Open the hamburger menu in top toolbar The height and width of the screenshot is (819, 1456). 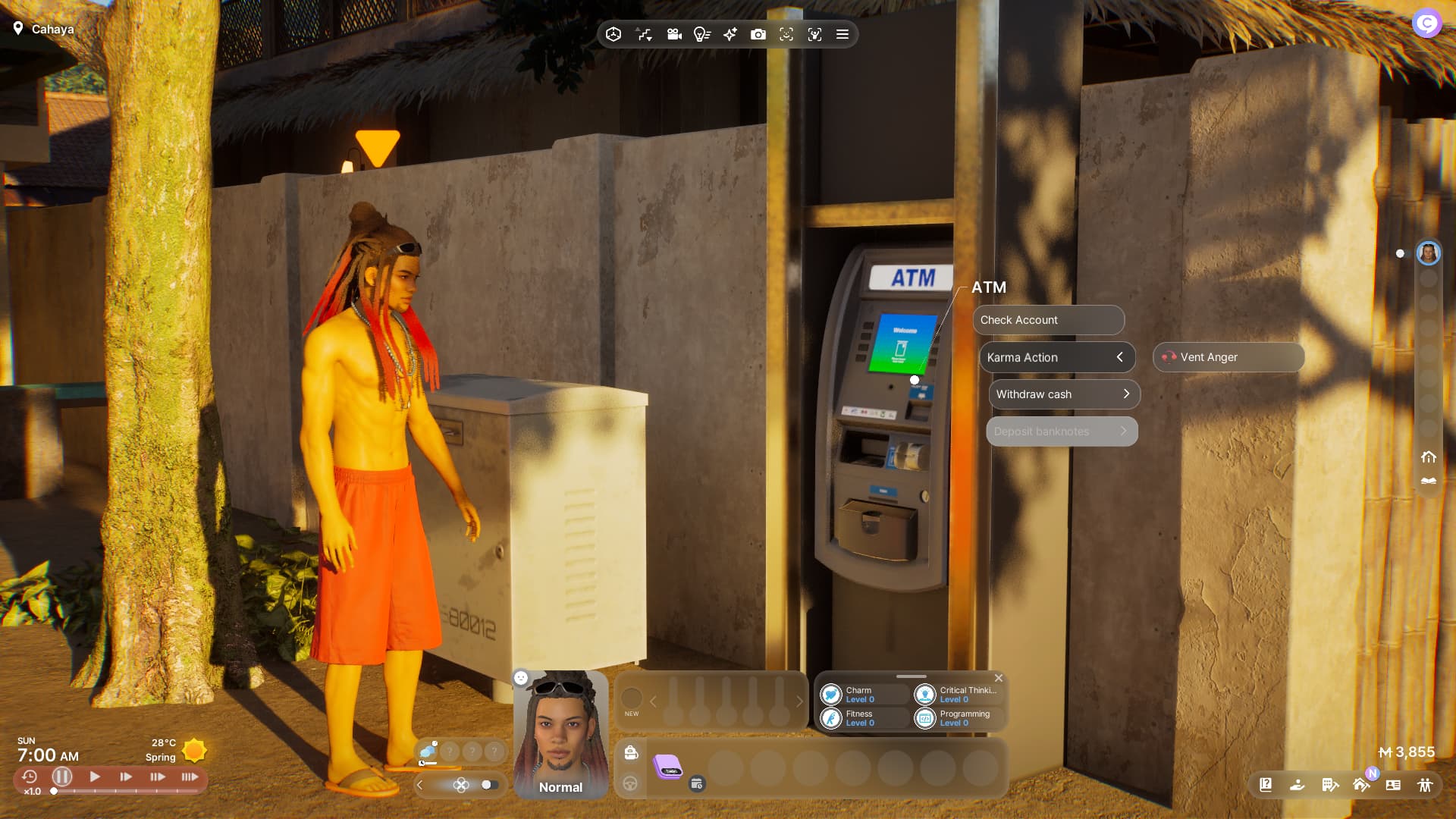click(842, 34)
